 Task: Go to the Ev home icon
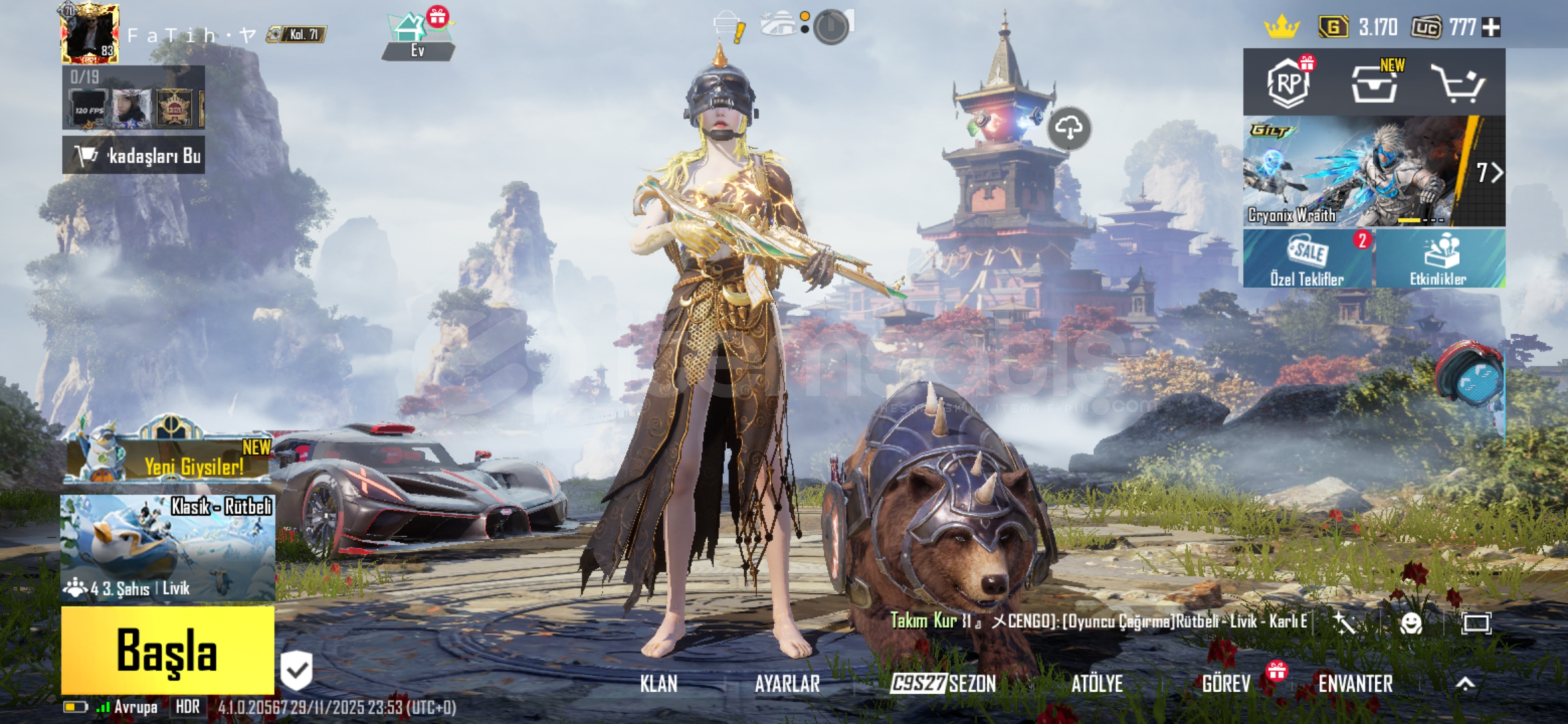417,37
